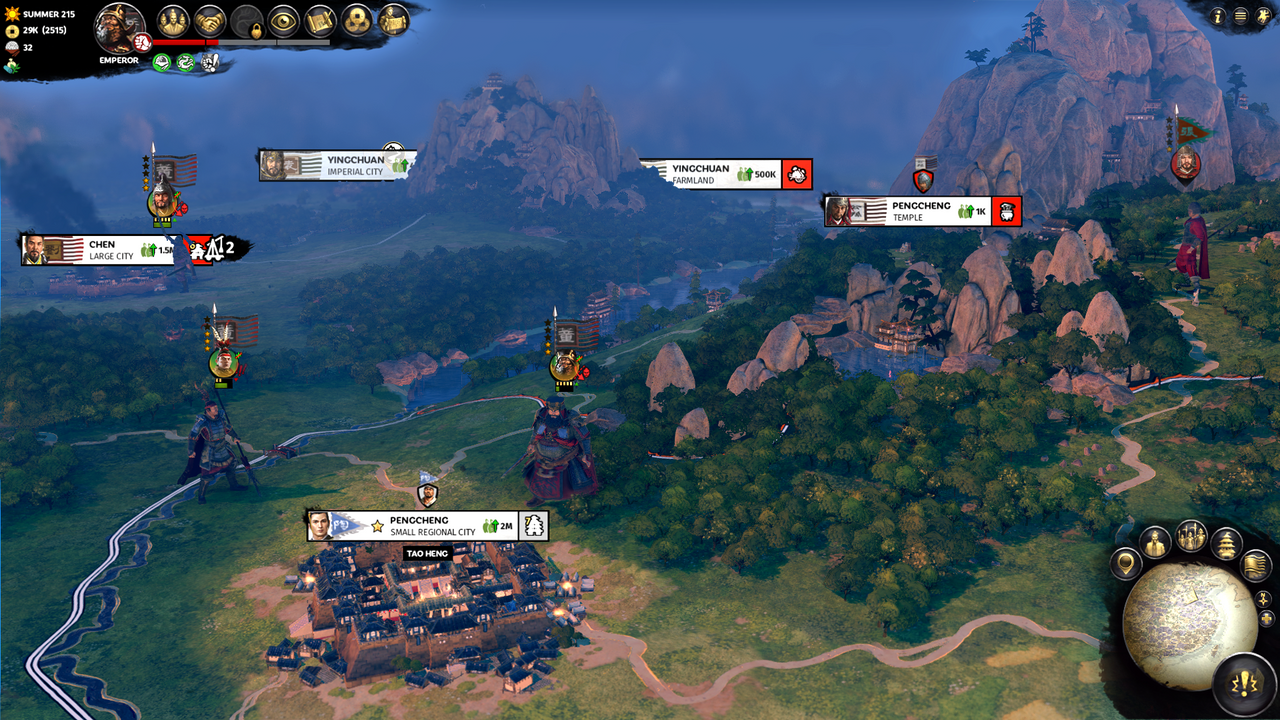
Task: Open the undercover network eye icon
Action: (282, 20)
